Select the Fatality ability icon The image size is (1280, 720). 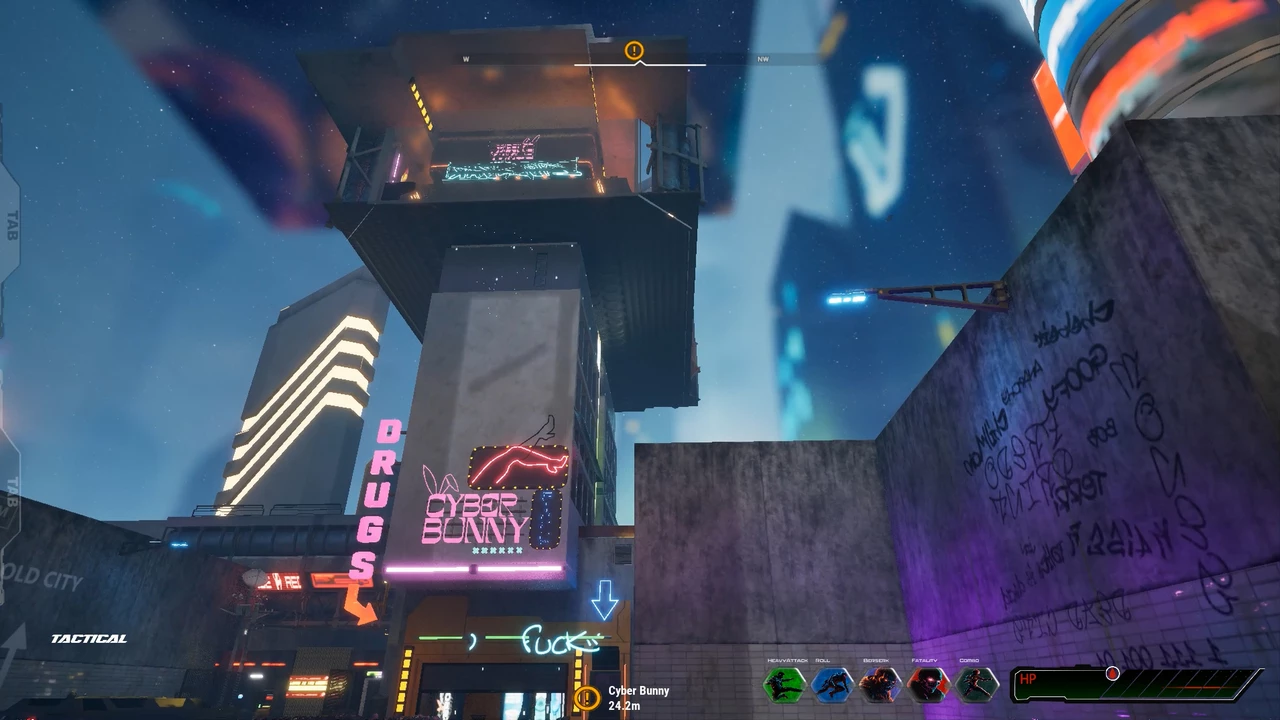coord(928,685)
